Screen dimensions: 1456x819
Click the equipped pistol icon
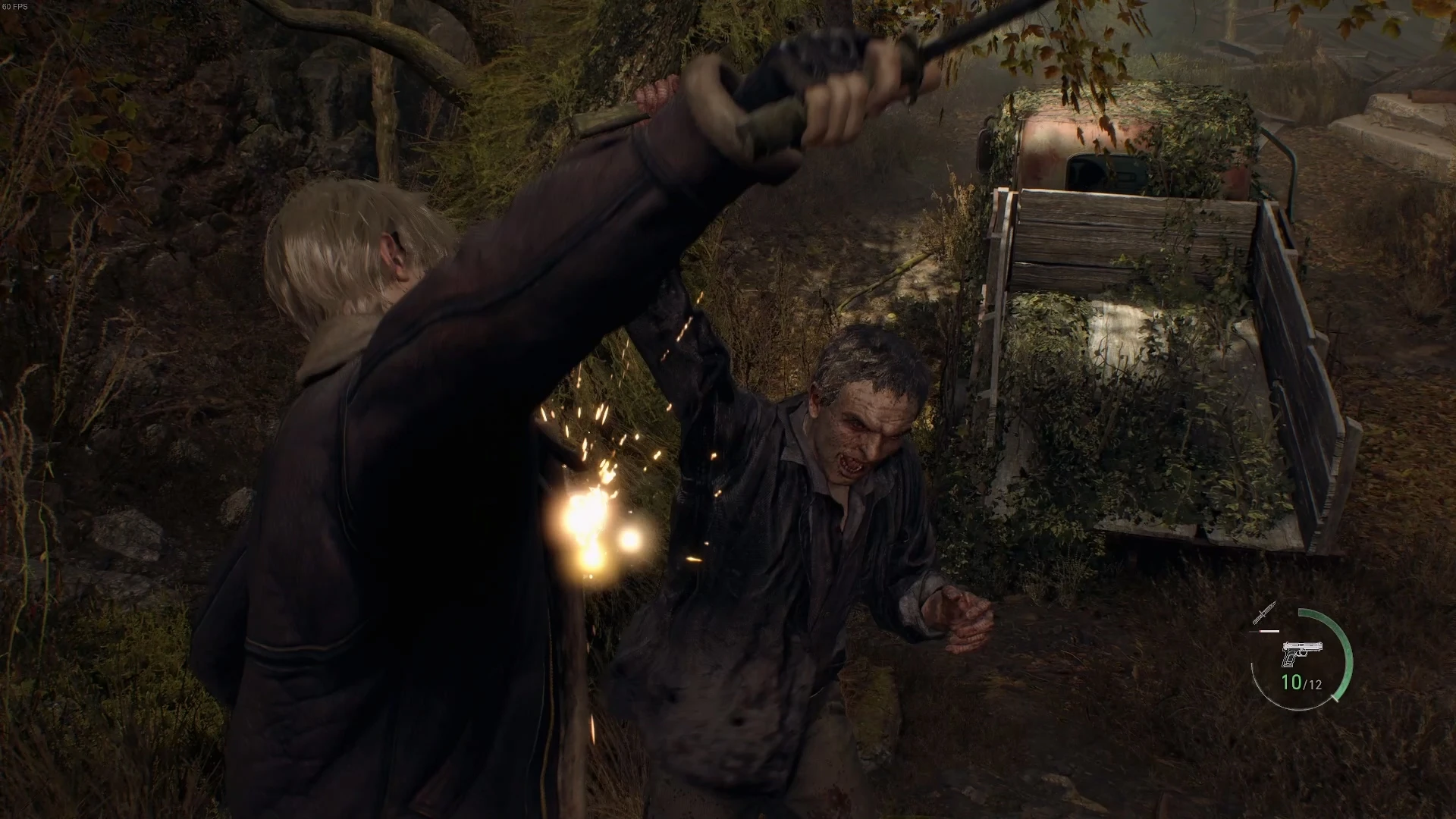[x=1301, y=651]
